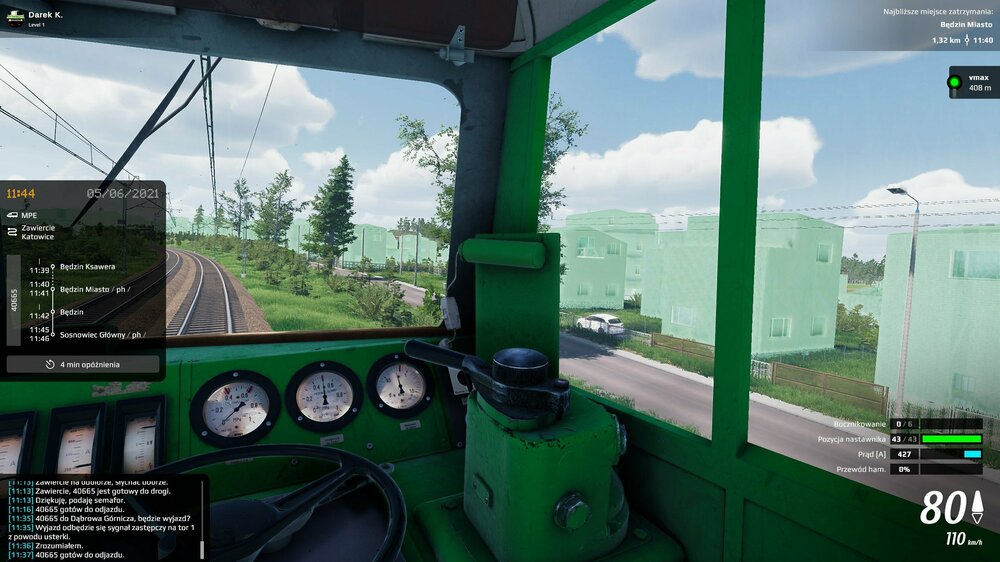Click the radio chat log box
1000x562 pixels.
tap(103, 518)
